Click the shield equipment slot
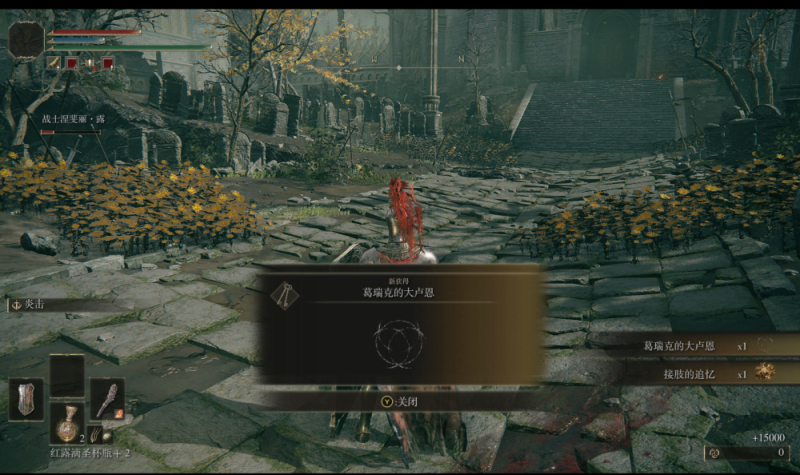 coord(26,399)
